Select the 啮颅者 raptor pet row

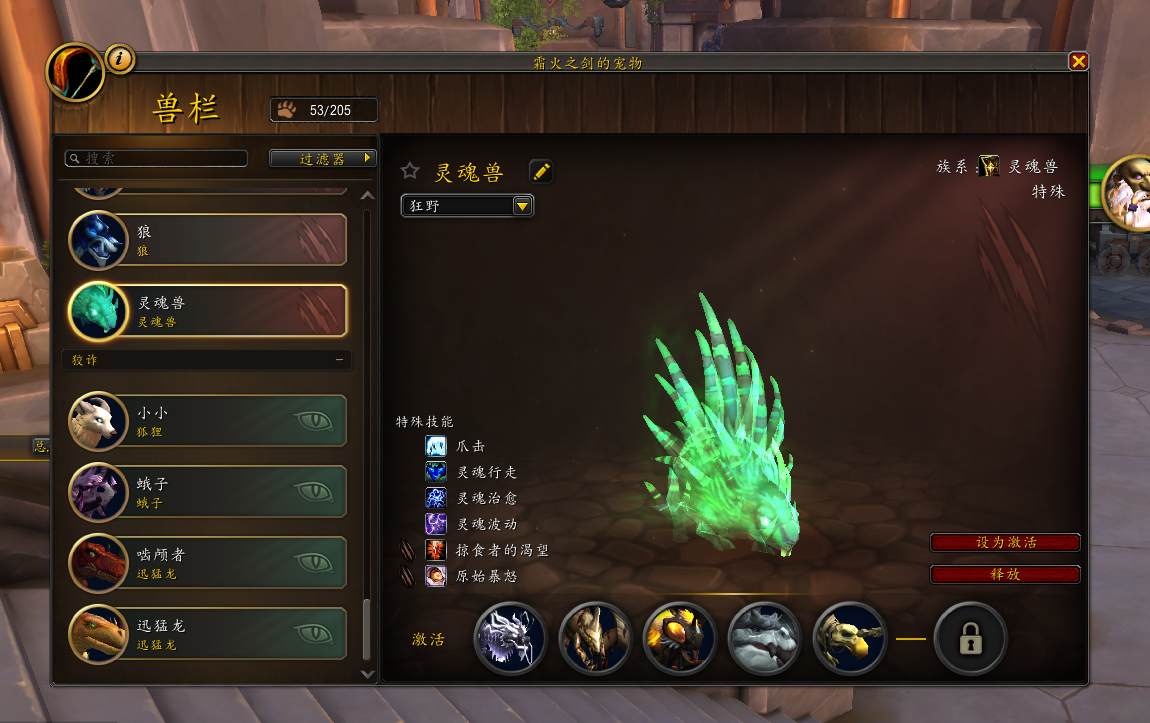(208, 563)
